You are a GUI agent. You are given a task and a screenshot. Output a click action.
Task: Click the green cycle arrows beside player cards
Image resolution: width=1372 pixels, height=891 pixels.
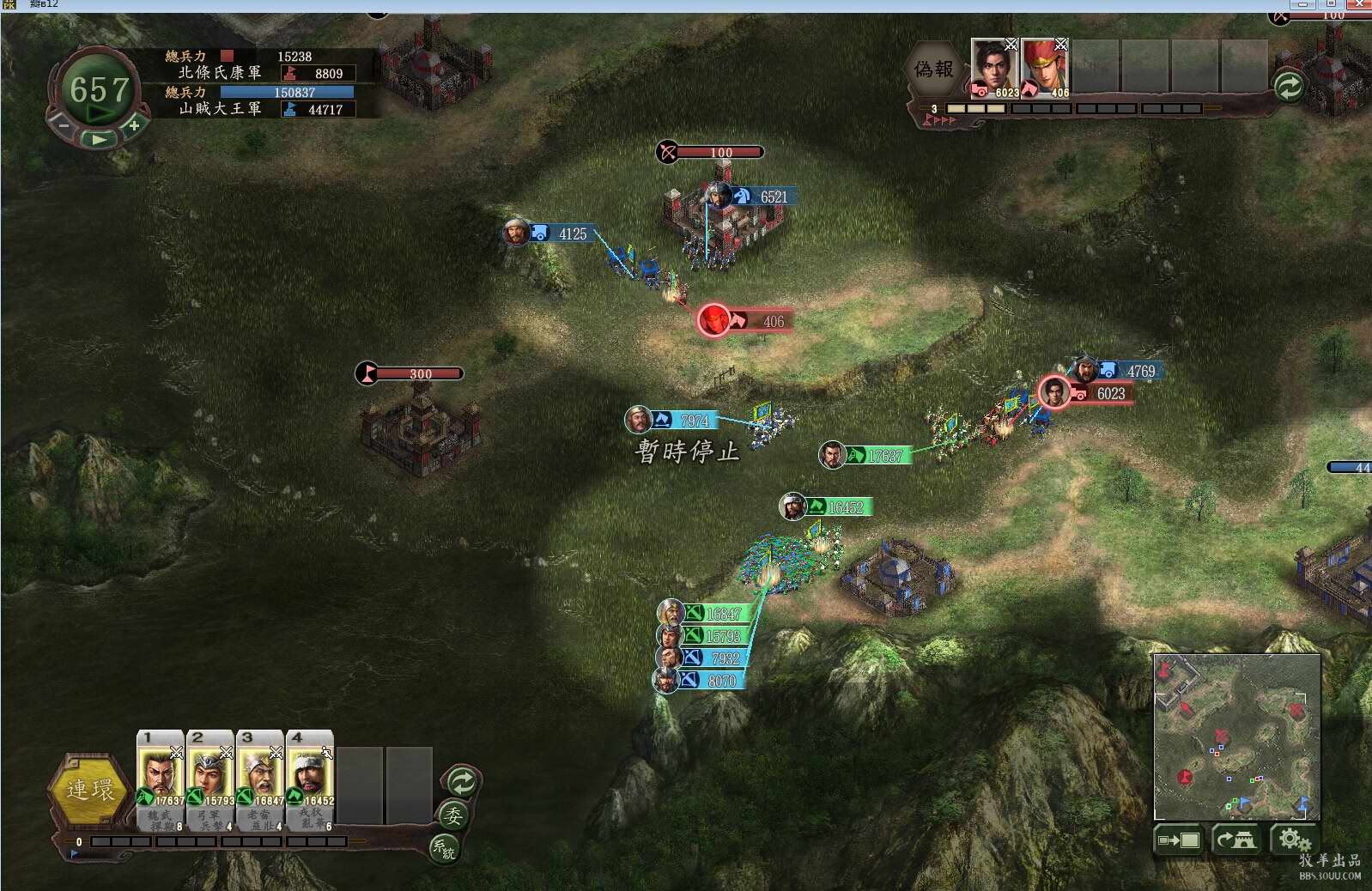pyautogui.click(x=462, y=782)
